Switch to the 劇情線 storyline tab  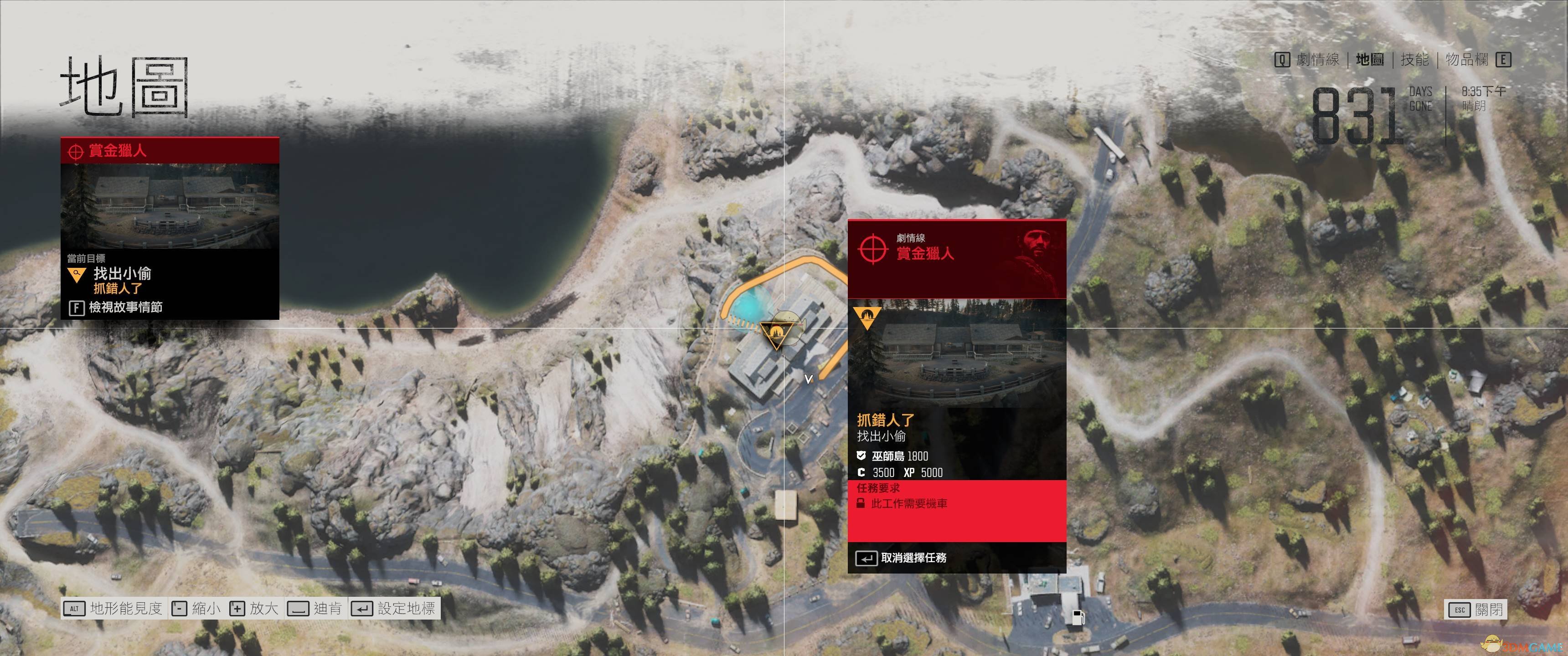1317,60
